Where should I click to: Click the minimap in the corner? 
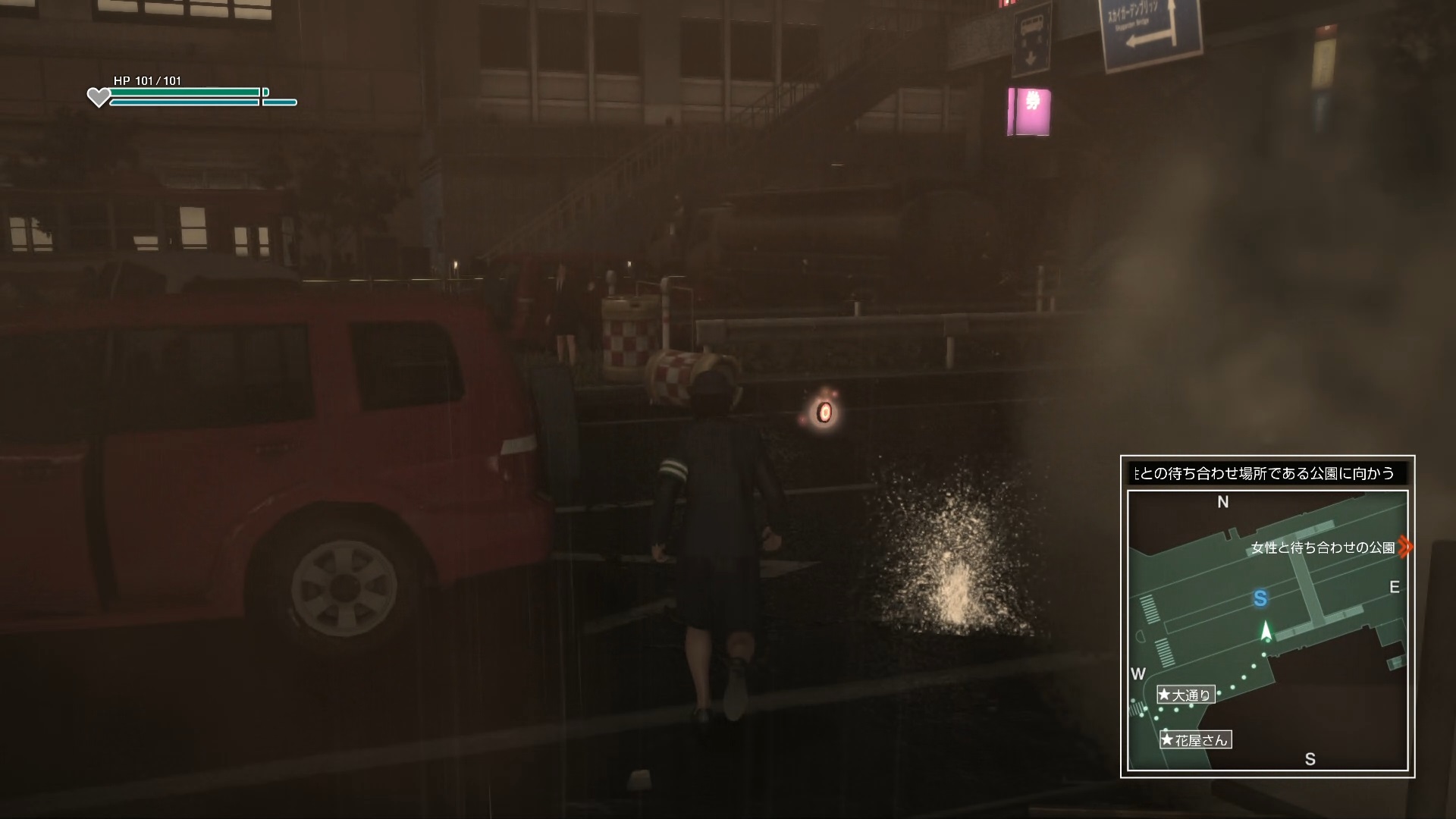(1267, 630)
